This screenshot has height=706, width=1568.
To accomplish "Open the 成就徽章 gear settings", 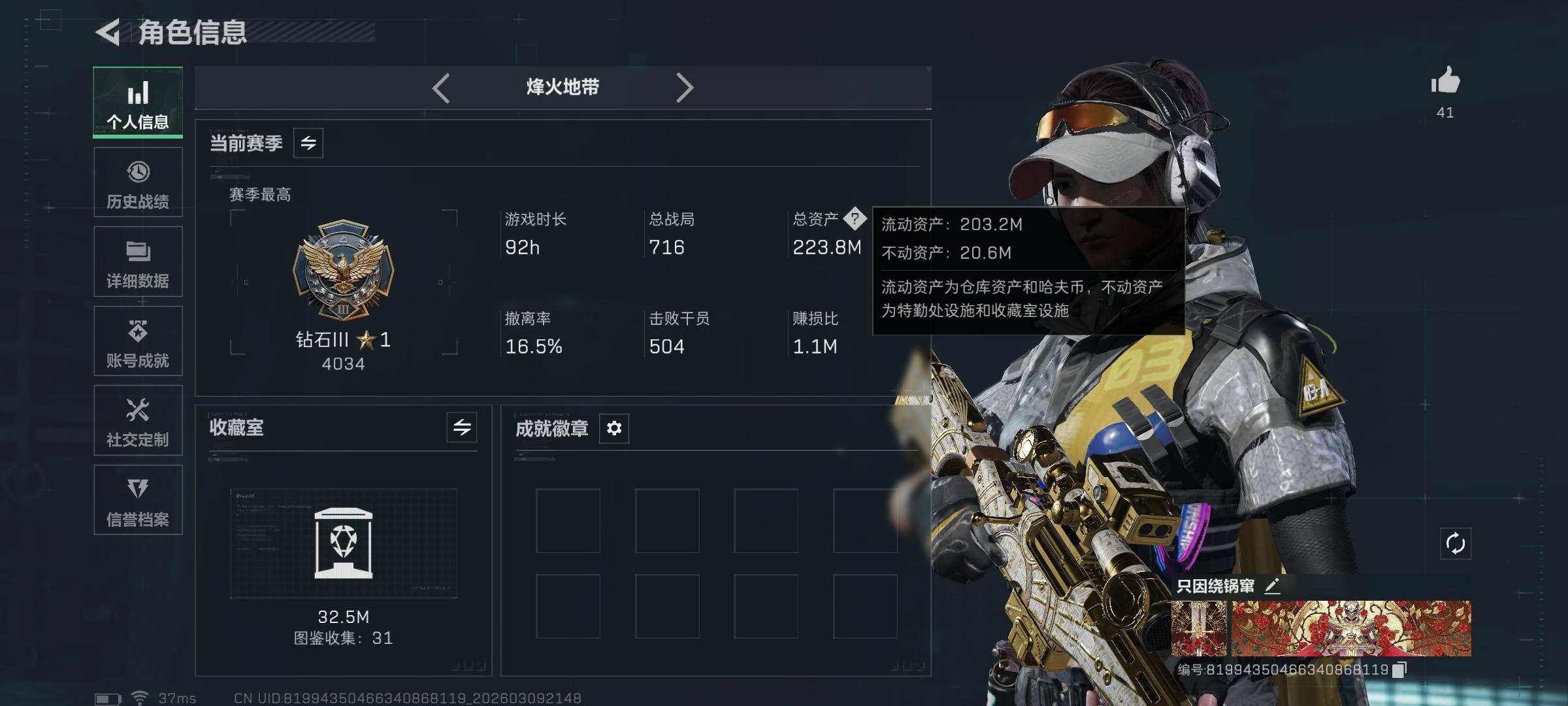I will pos(614,428).
